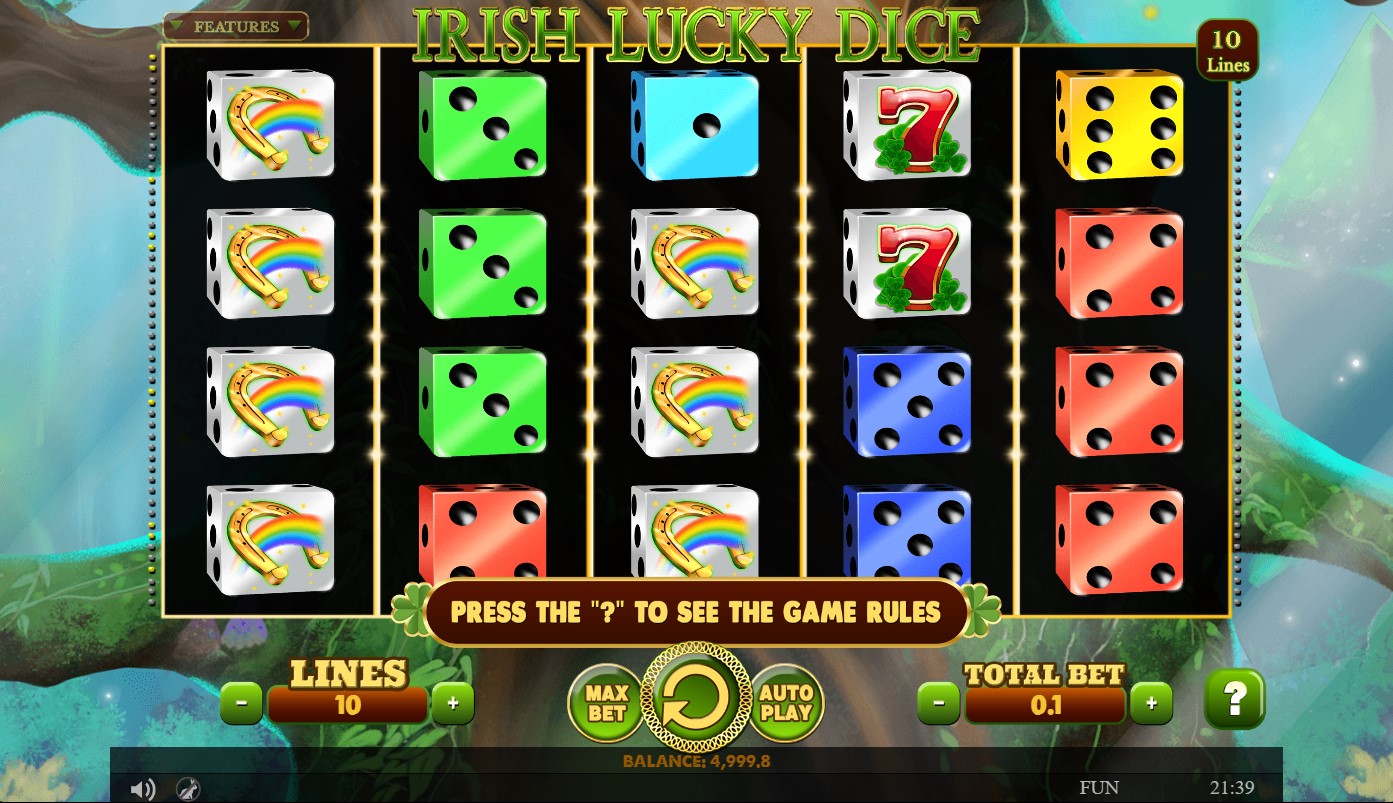This screenshot has height=803, width=1393.
Task: Select the rainbow horseshoe dice on reel one
Action: pos(270,125)
